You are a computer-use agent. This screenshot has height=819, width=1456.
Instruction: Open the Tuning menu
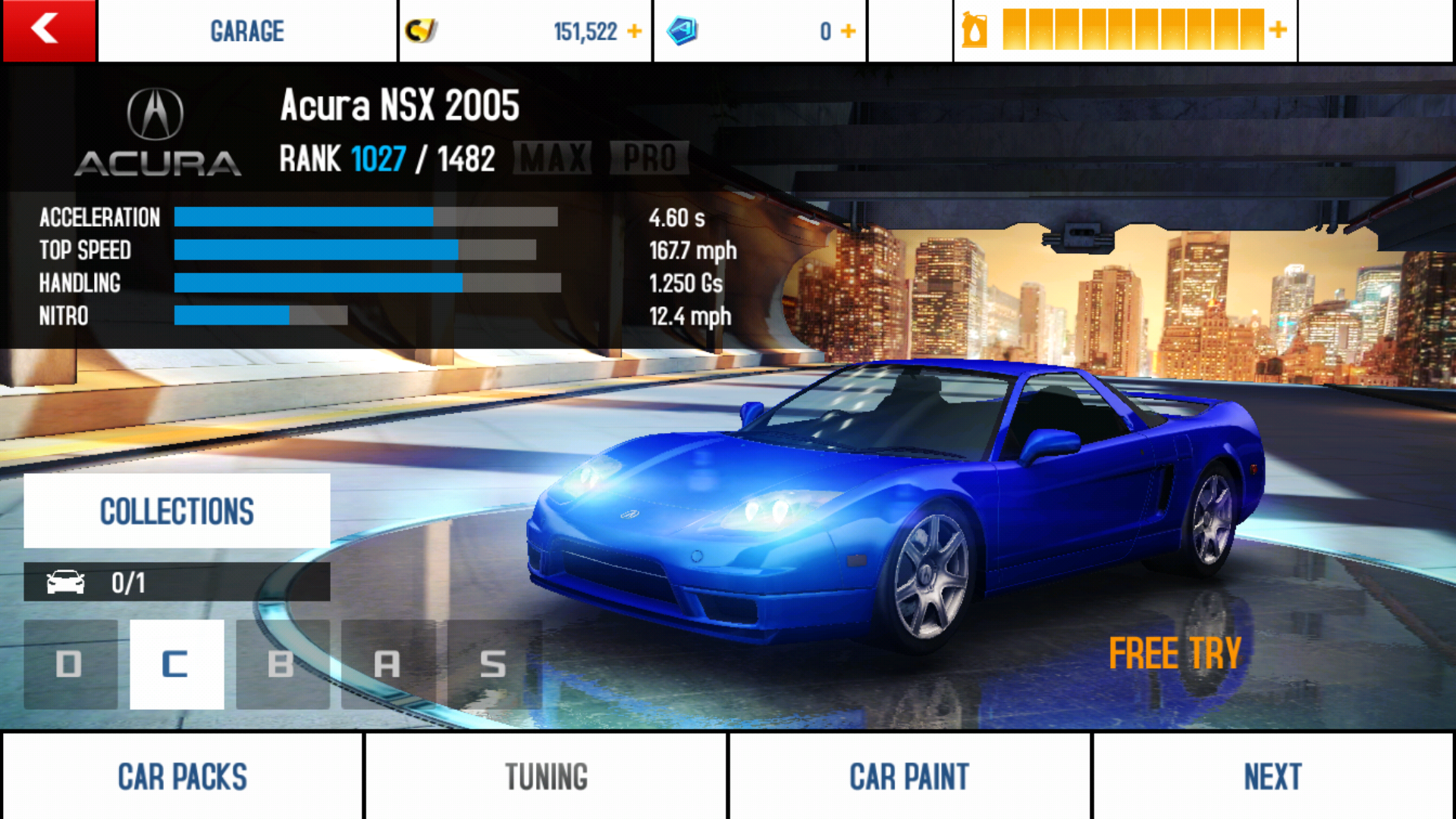pos(546,777)
